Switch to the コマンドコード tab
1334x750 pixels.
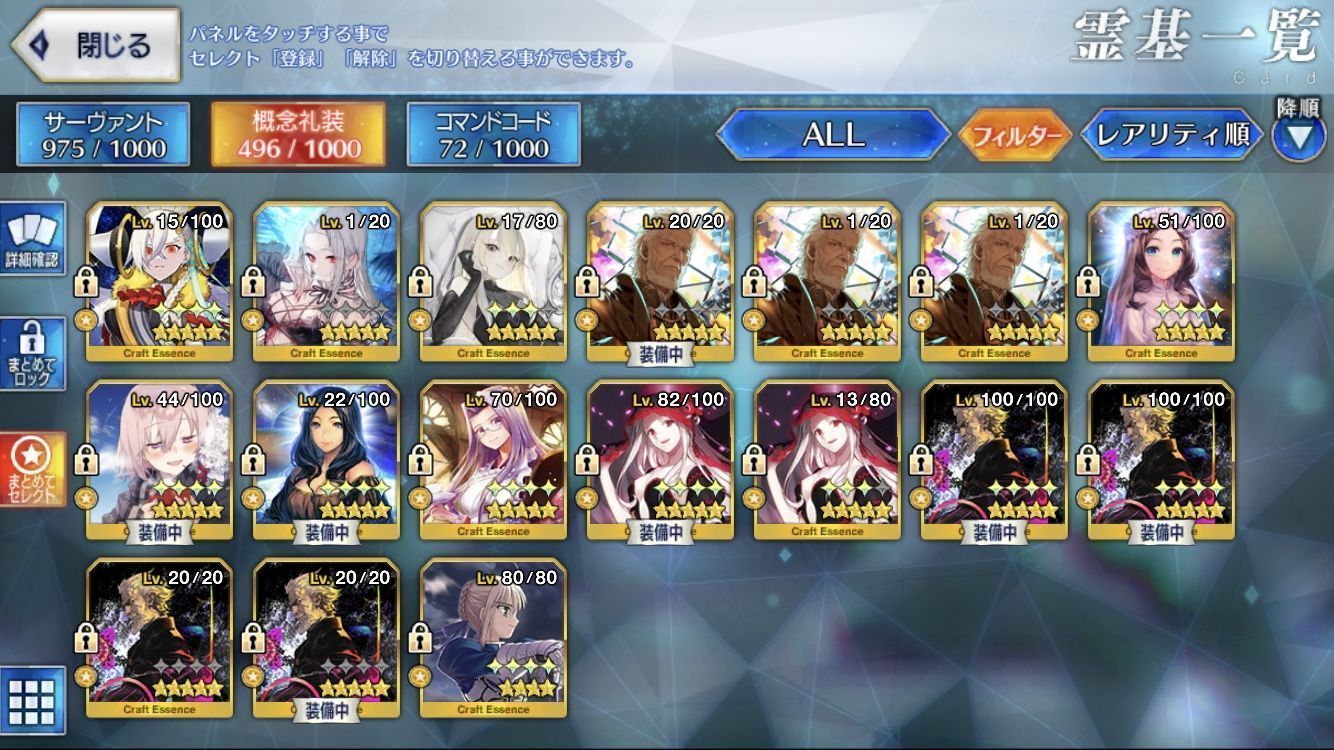coord(493,135)
